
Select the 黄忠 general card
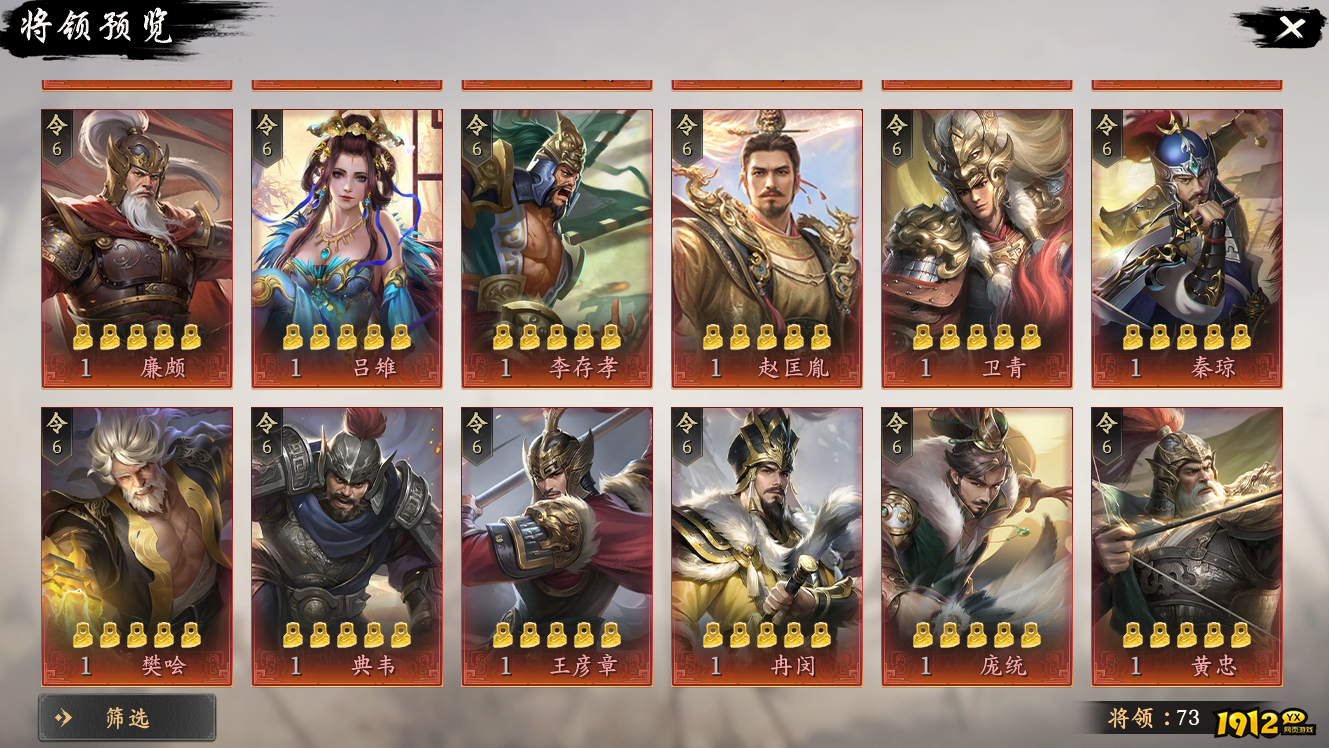click(1187, 546)
